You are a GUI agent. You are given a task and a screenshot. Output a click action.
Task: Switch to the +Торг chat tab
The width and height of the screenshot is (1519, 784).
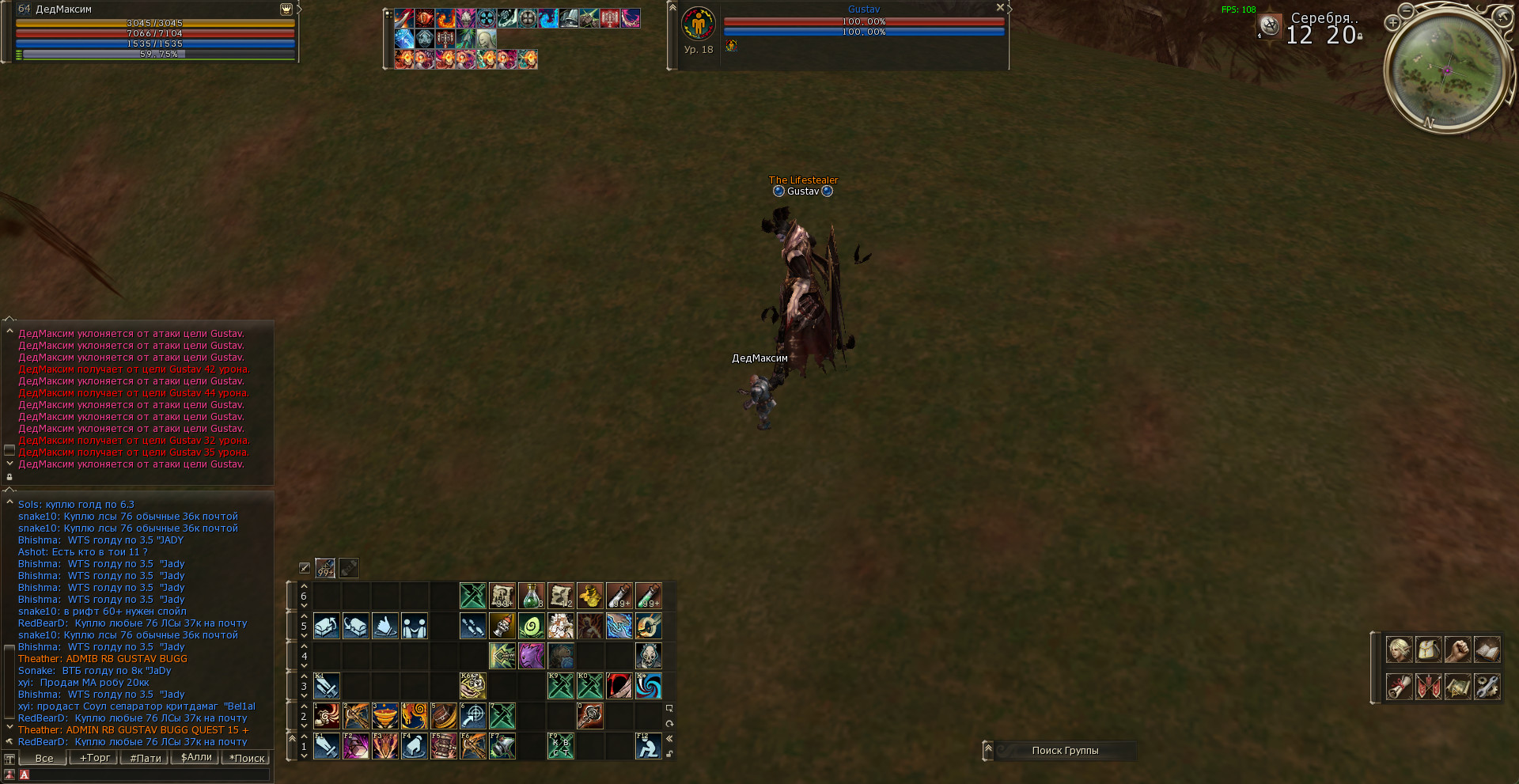(x=95, y=758)
